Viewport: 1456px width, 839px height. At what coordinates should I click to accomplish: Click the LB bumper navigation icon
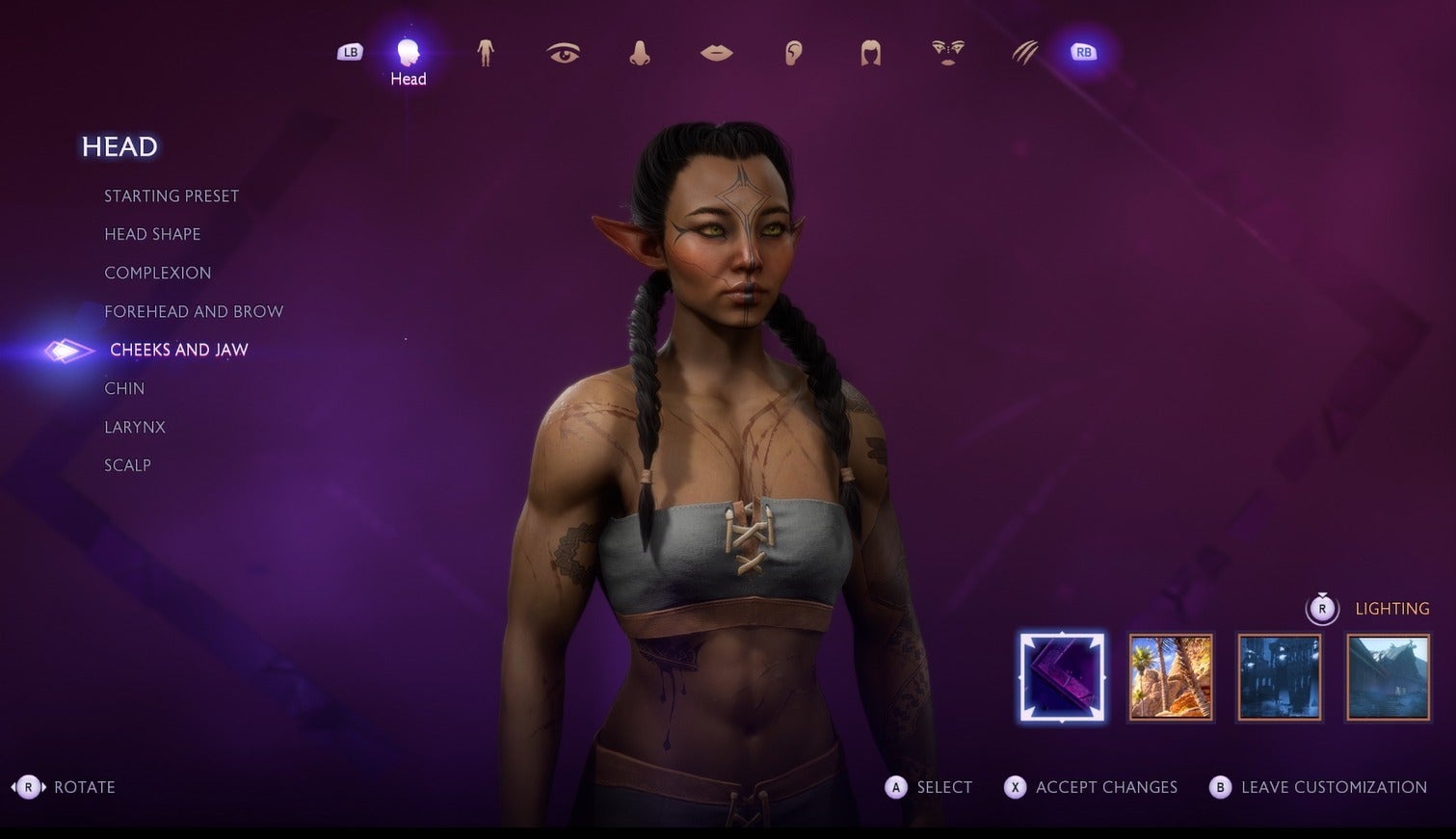tap(349, 51)
